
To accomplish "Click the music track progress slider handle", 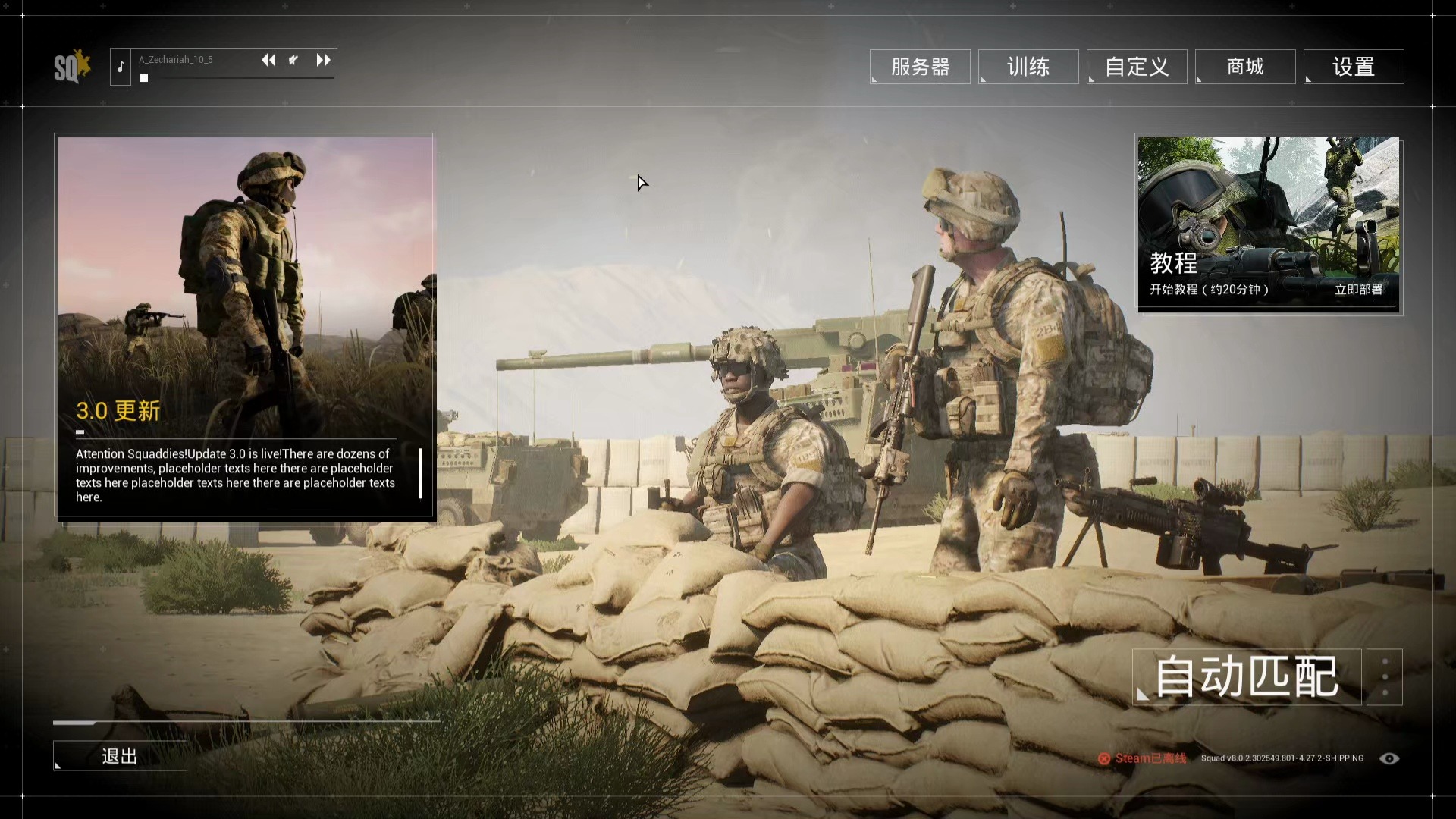I will coord(144,78).
